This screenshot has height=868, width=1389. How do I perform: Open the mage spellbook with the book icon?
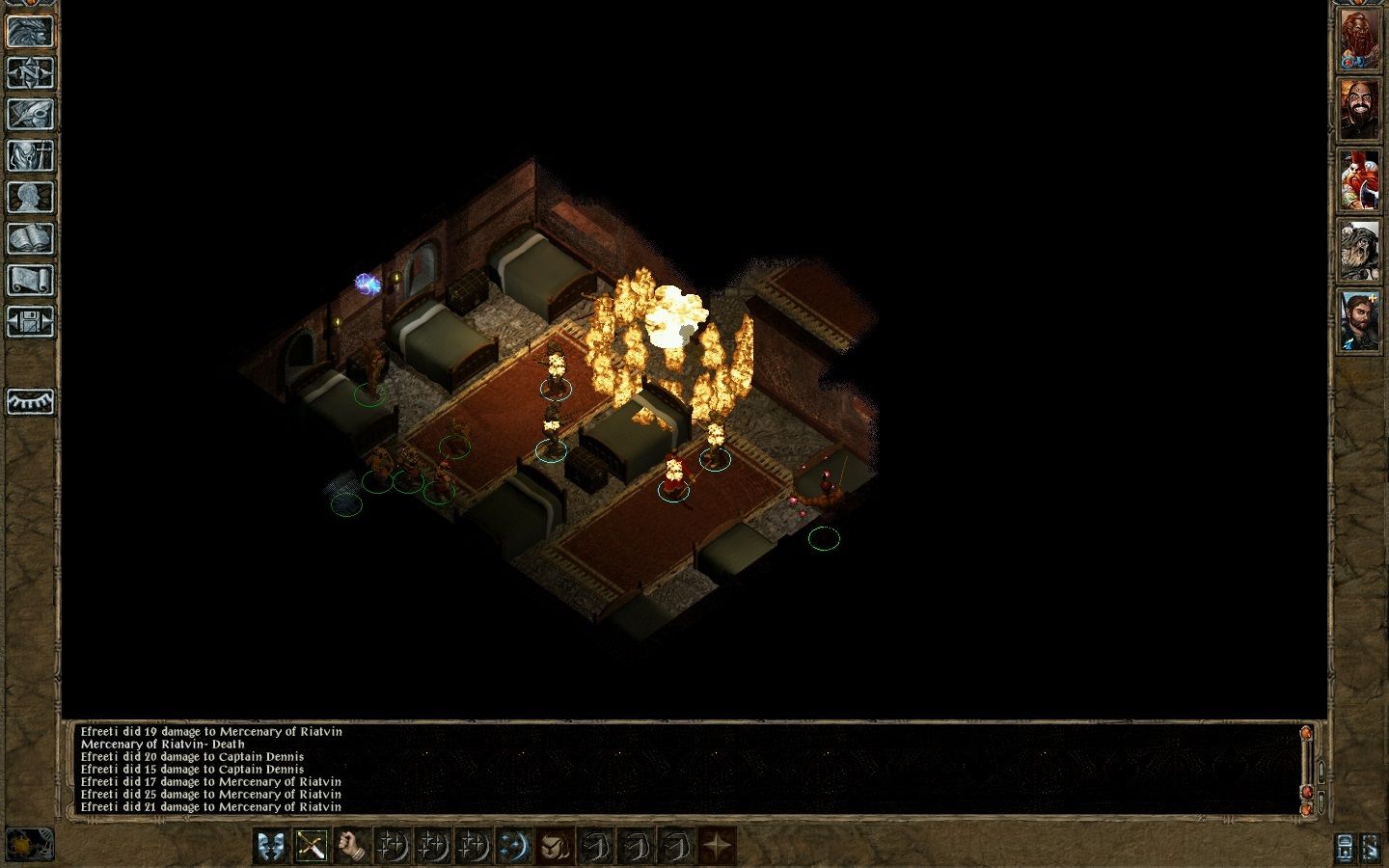coord(30,238)
